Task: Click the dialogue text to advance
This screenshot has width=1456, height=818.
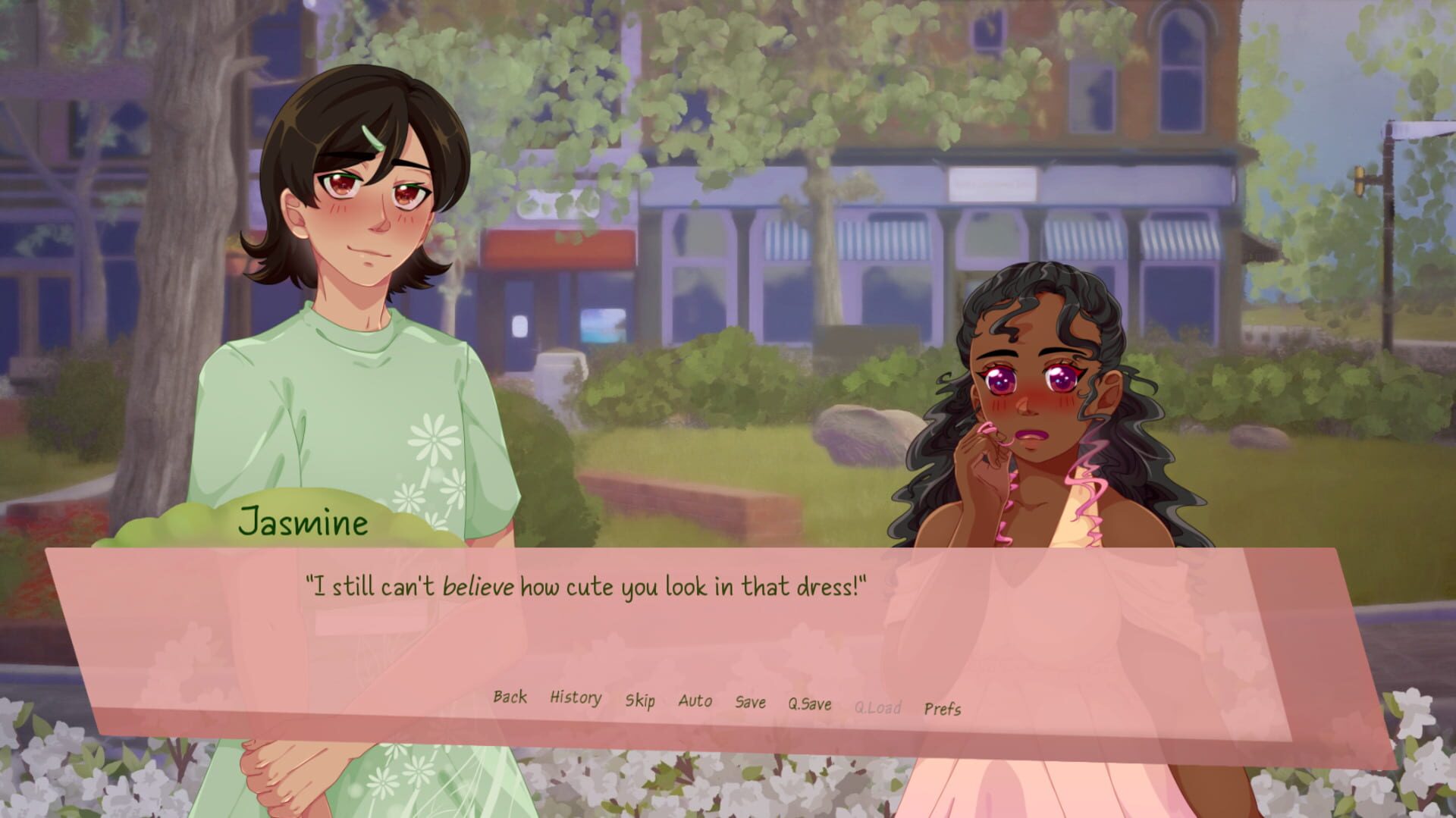Action: 584,583
